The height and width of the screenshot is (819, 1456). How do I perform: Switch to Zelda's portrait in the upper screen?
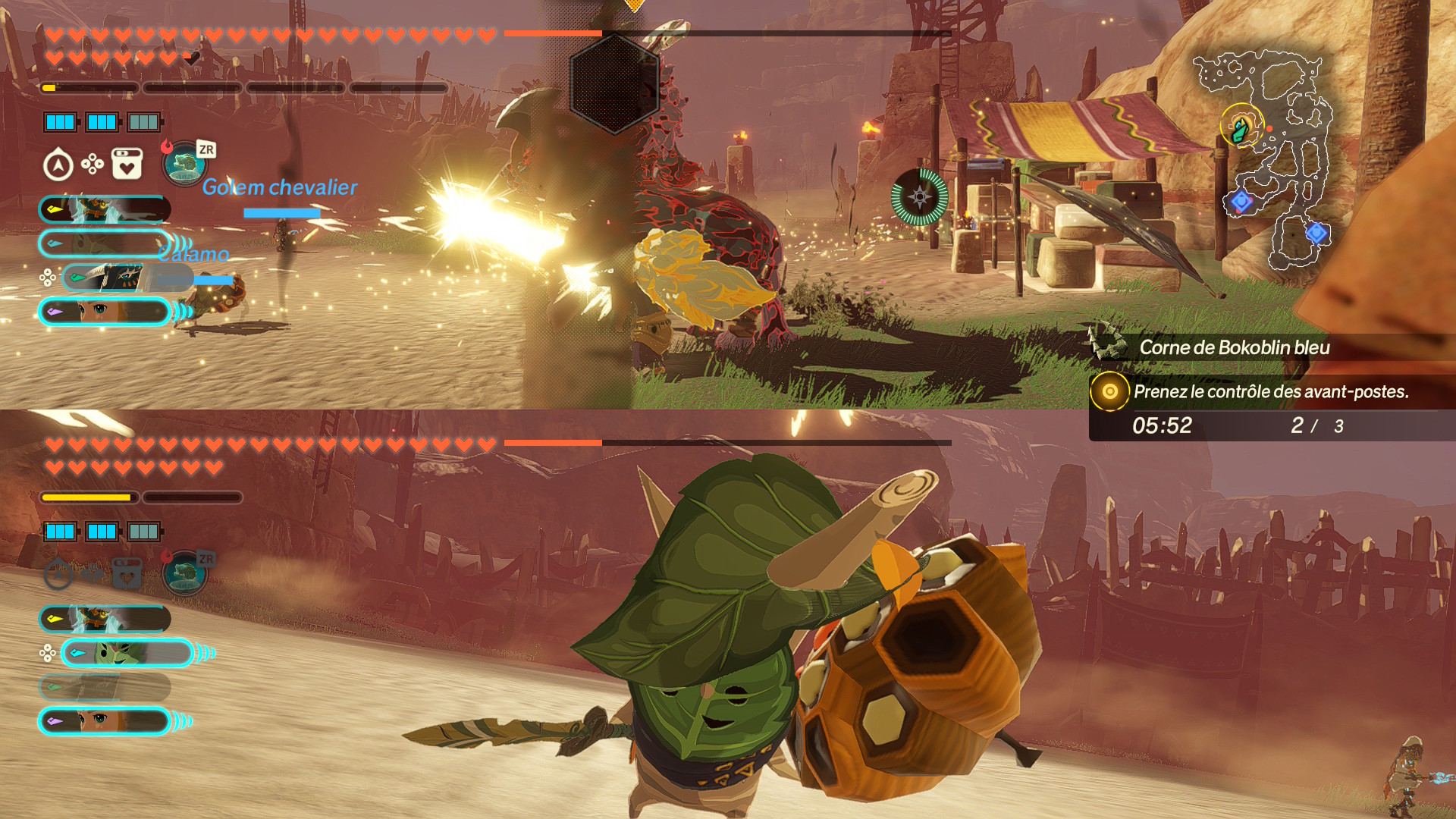tap(105, 312)
